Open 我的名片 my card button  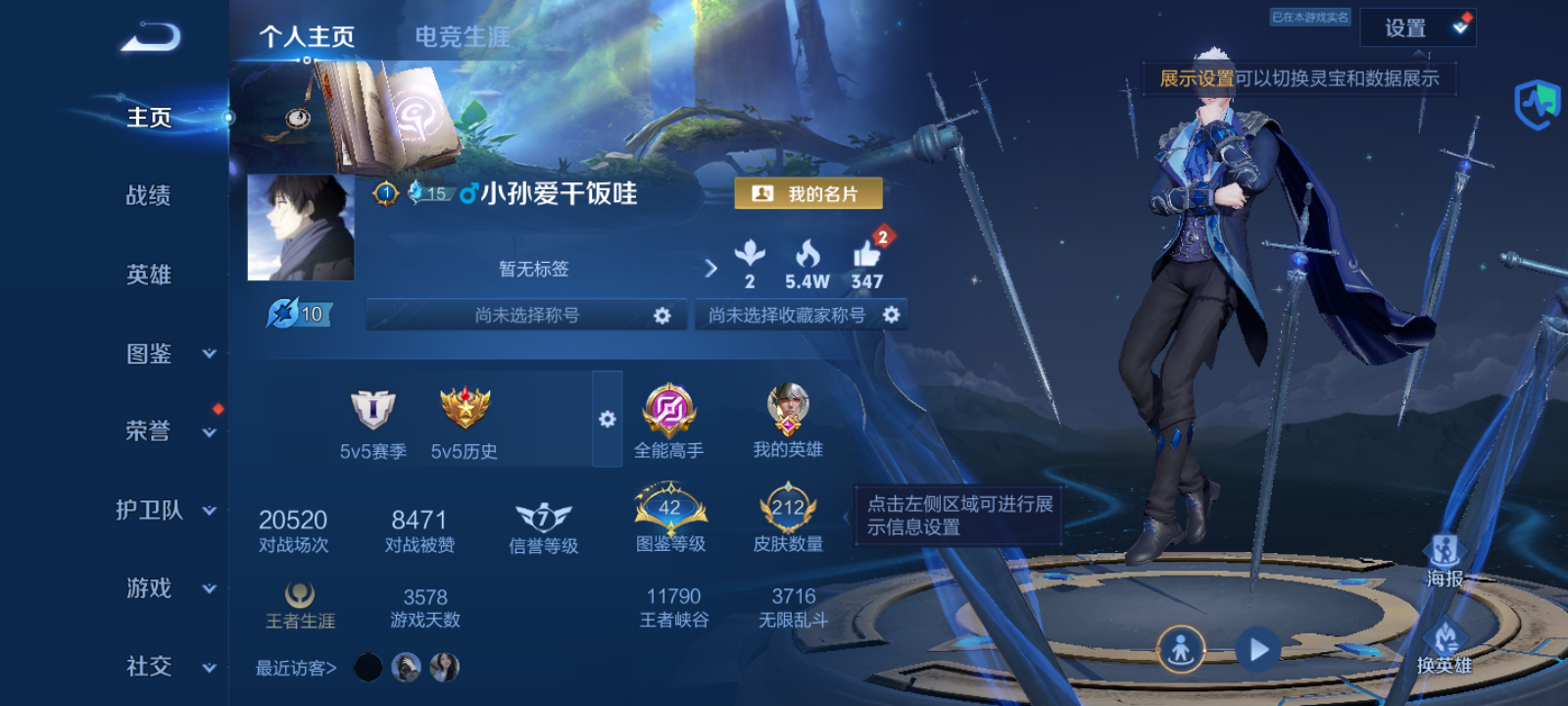click(808, 193)
